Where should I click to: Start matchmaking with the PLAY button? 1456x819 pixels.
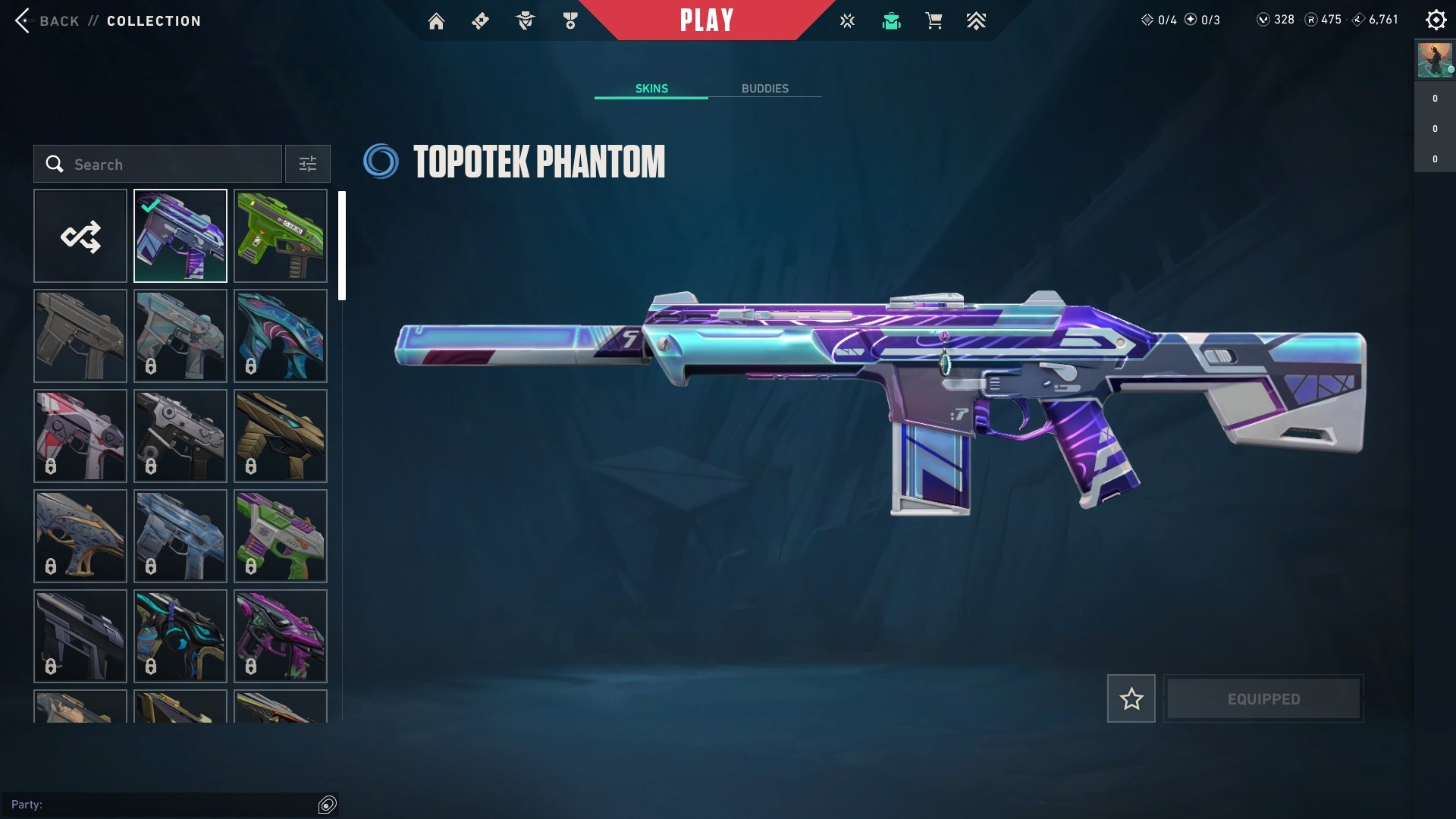click(x=707, y=20)
